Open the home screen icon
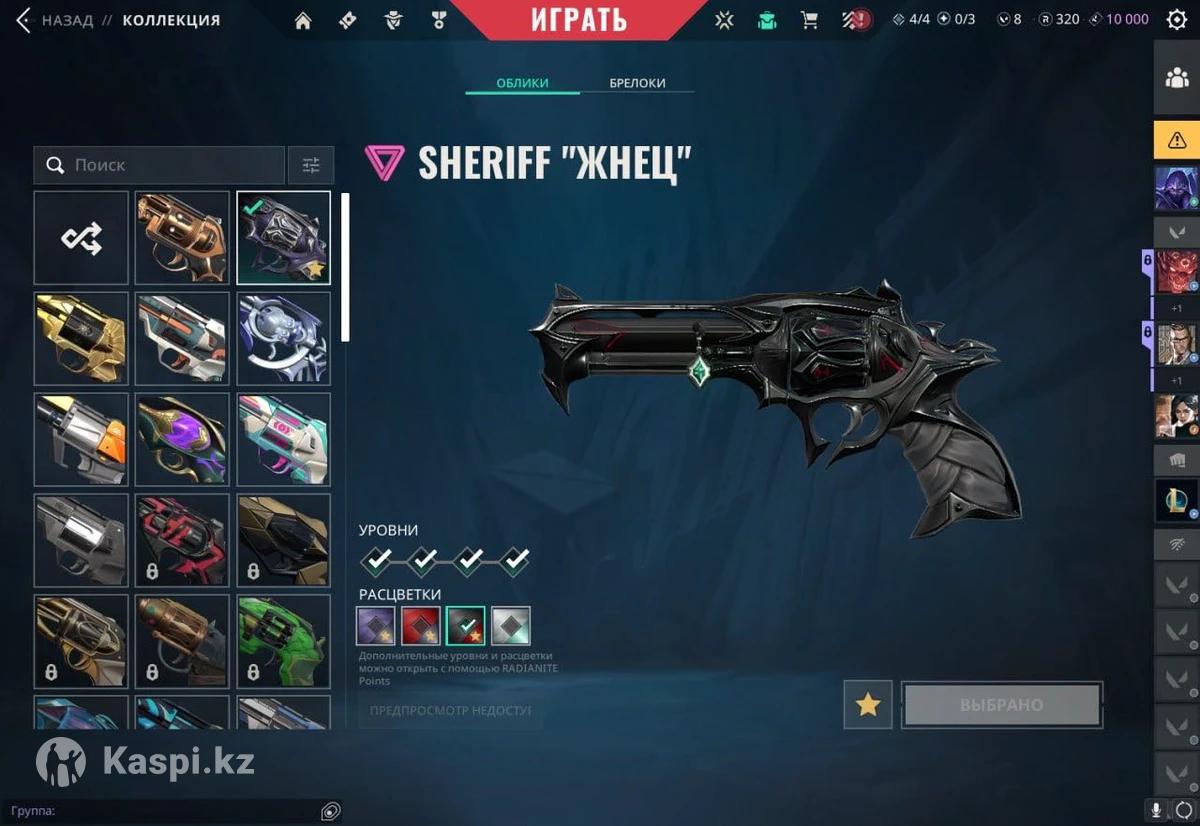1200x826 pixels. click(303, 20)
